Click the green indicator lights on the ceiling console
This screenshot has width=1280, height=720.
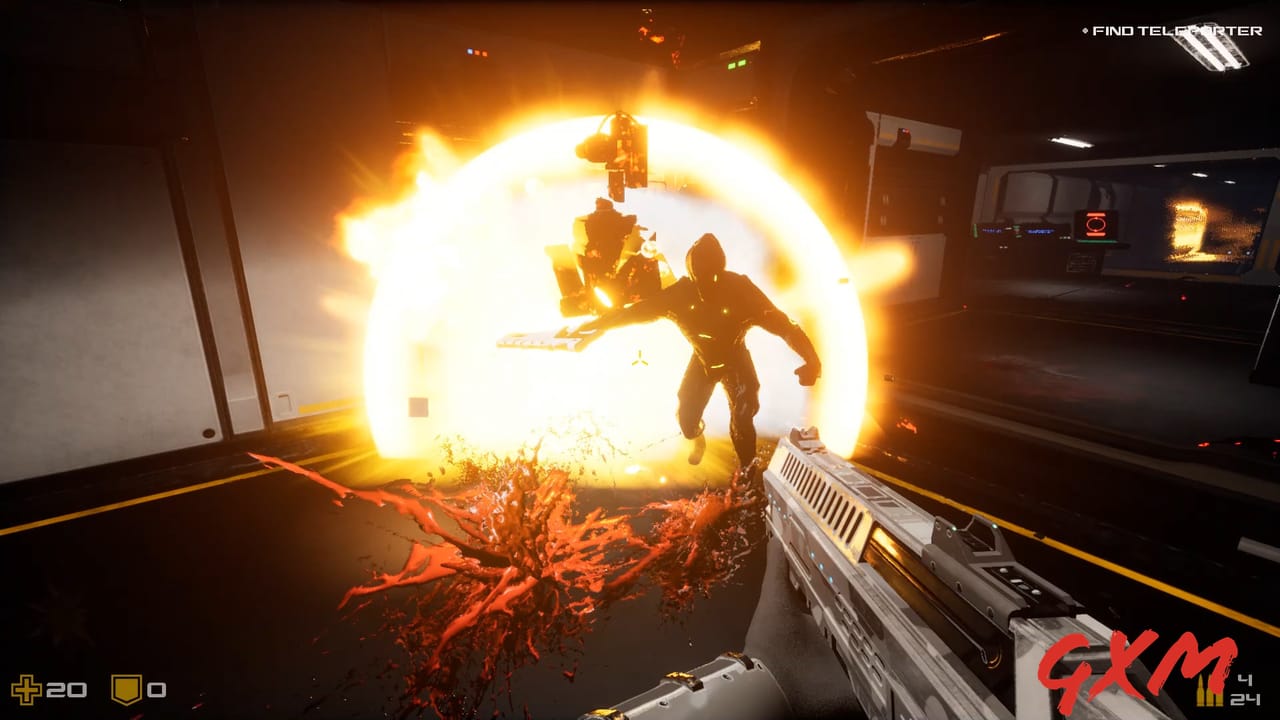[x=737, y=67]
